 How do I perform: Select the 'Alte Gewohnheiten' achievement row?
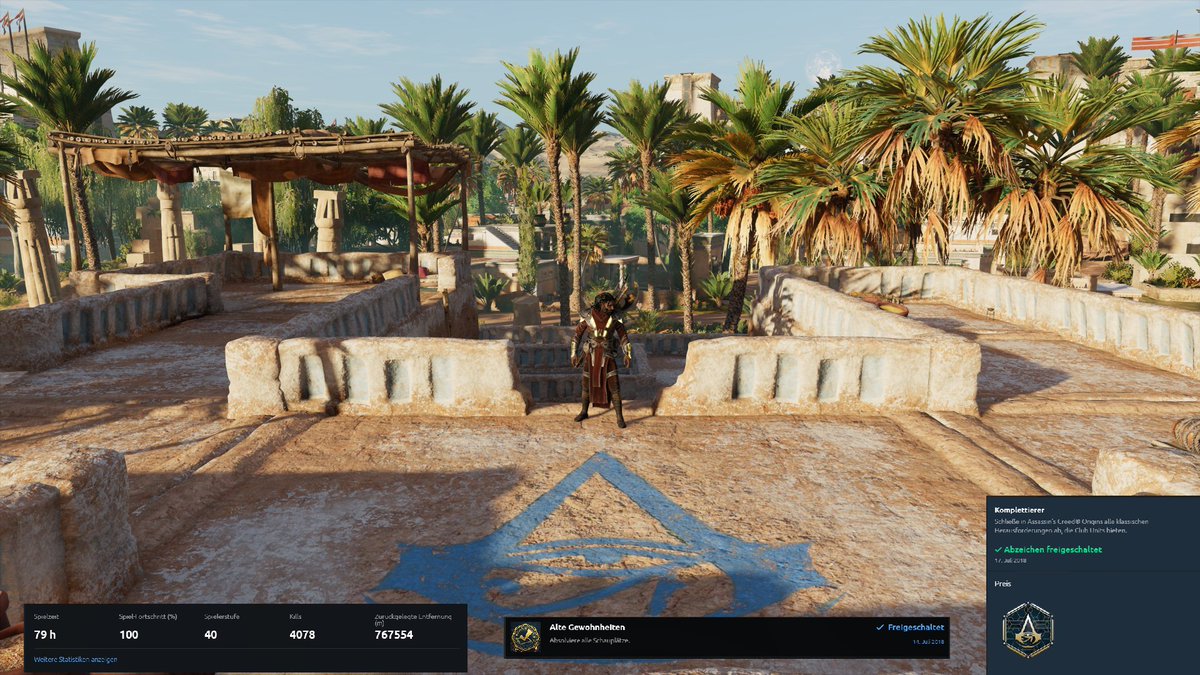point(727,637)
